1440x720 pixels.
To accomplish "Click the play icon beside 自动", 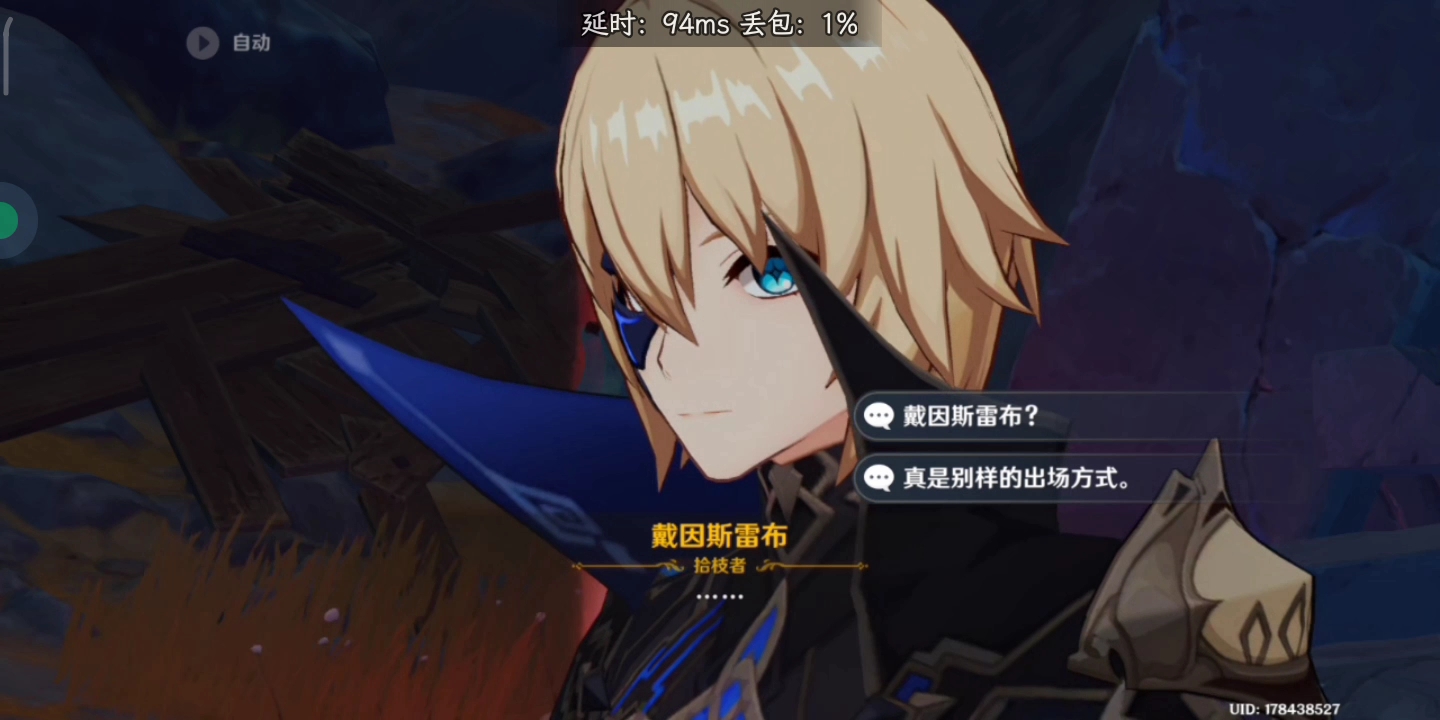I will (x=204, y=43).
